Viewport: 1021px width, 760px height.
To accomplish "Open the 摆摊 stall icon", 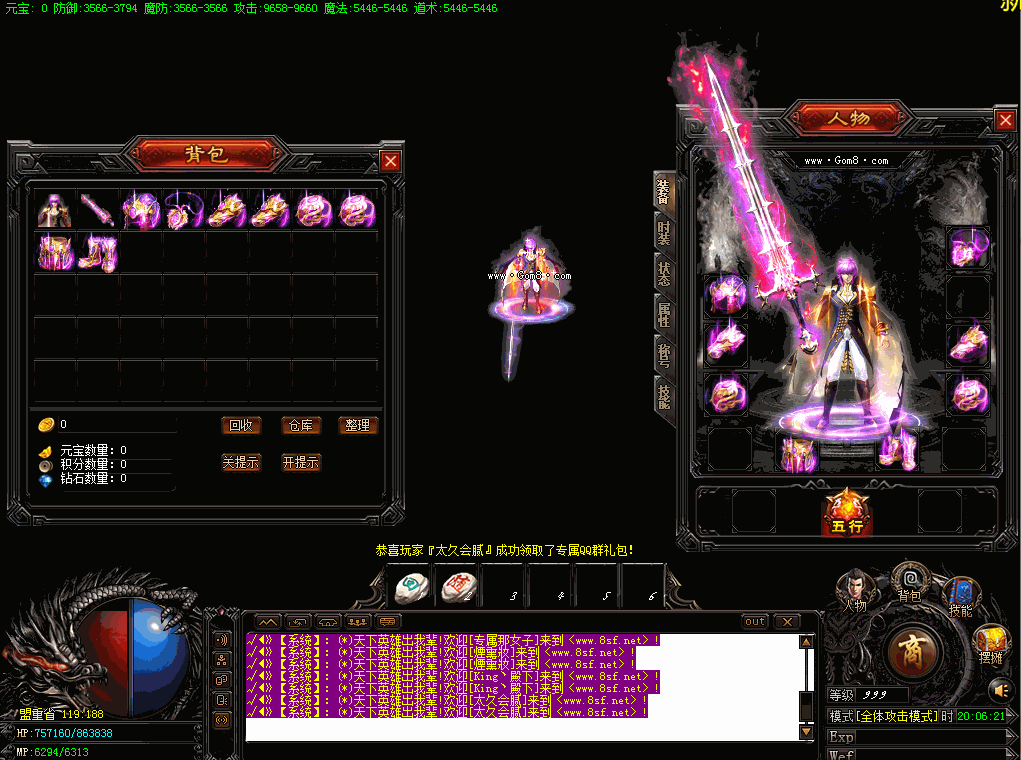I will point(990,643).
